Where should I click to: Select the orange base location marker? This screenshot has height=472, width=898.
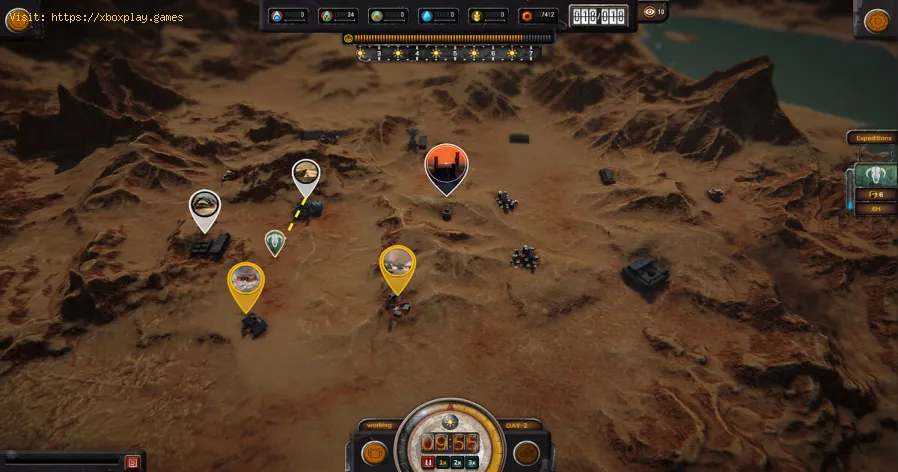446,166
